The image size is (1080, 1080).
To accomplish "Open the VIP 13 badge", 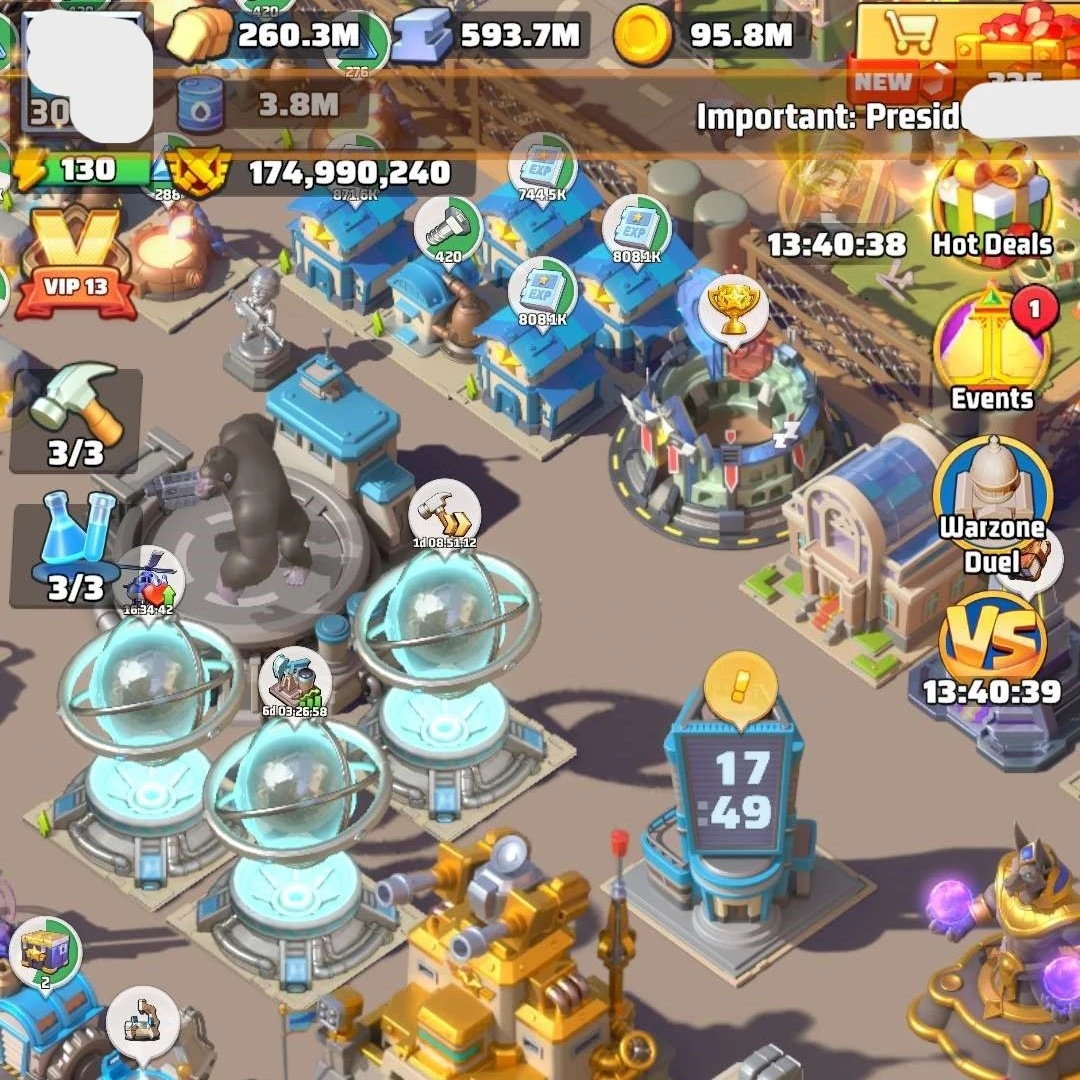I will pyautogui.click(x=75, y=262).
